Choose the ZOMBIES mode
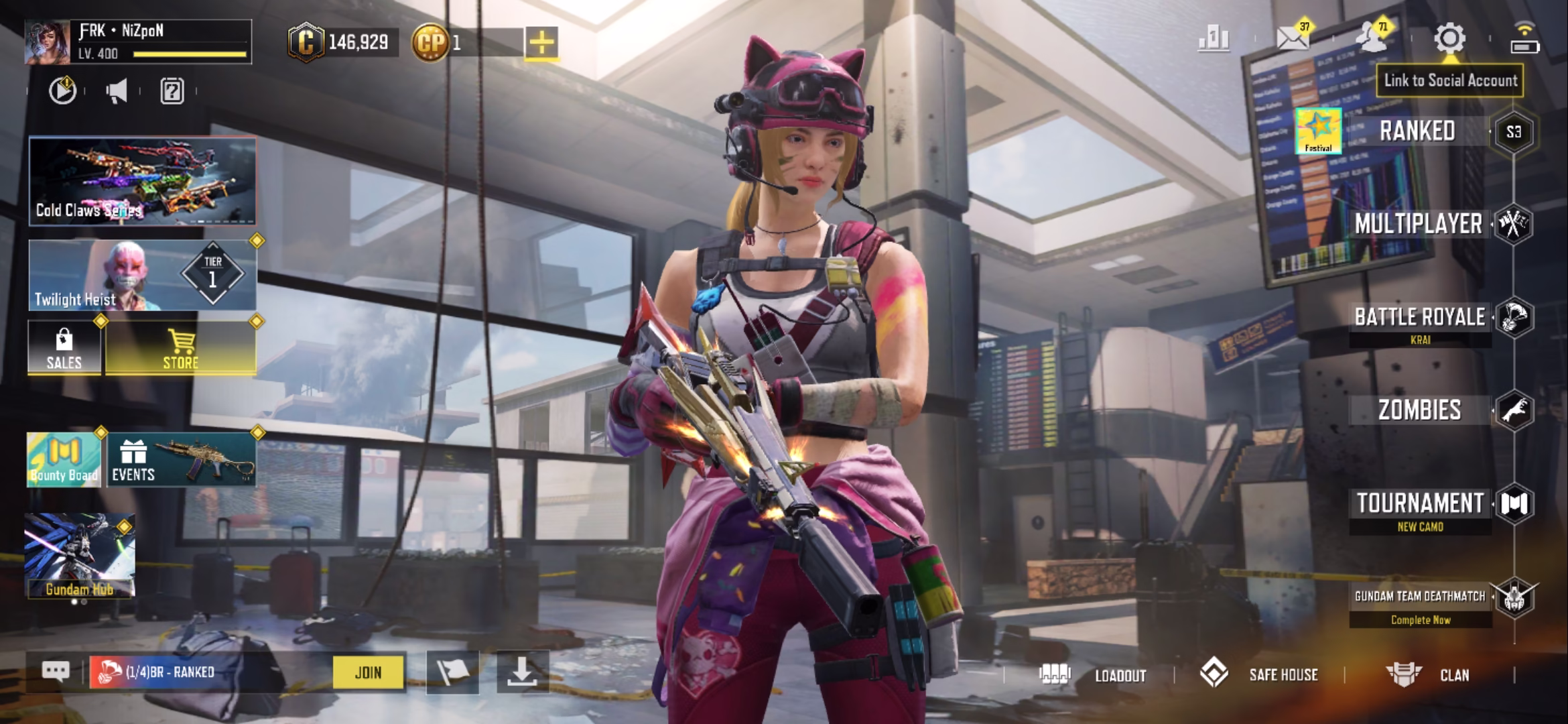Viewport: 1568px width, 724px height. coord(1419,410)
